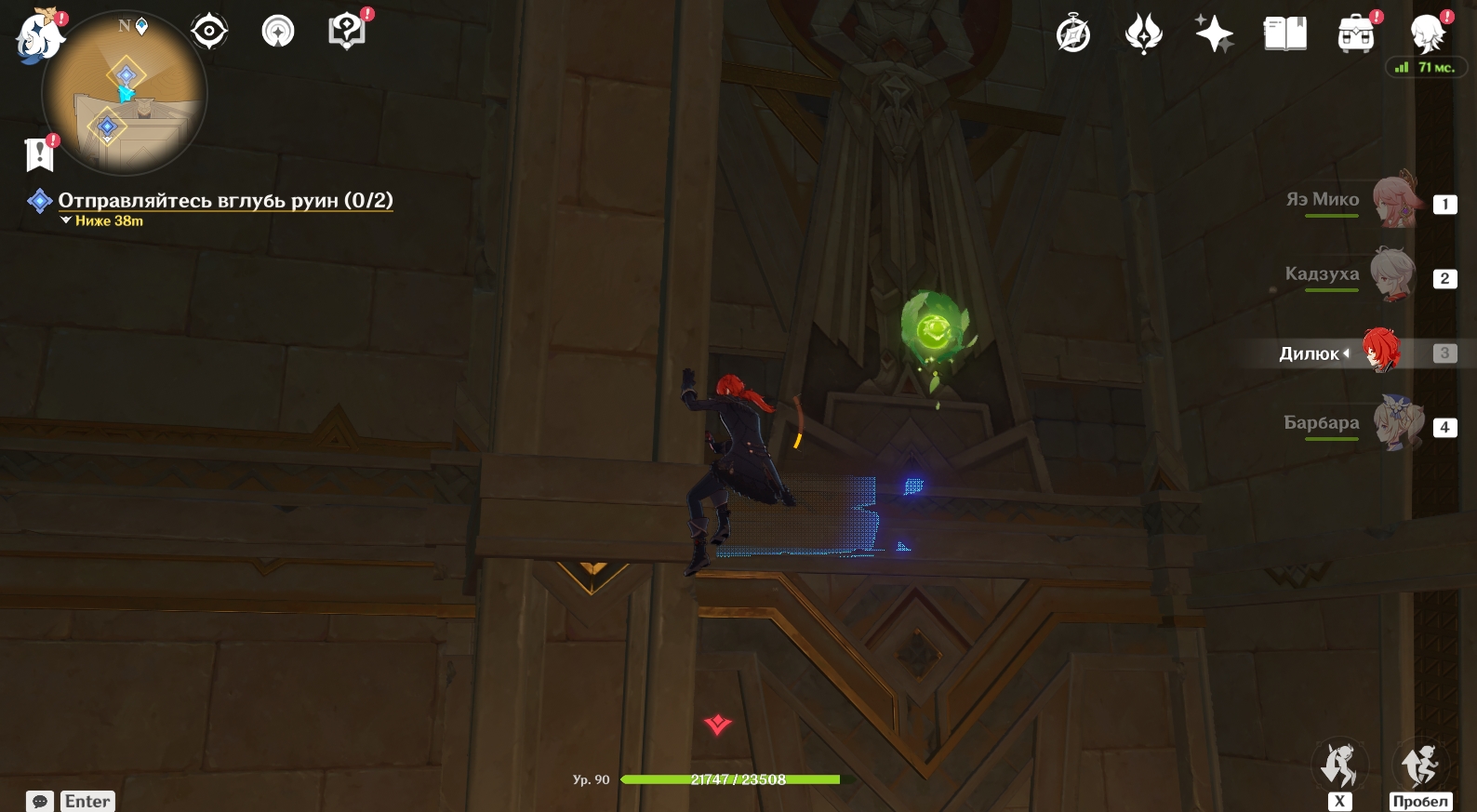Open the chat box
Viewport: 1477px width, 812px height.
(x=72, y=801)
